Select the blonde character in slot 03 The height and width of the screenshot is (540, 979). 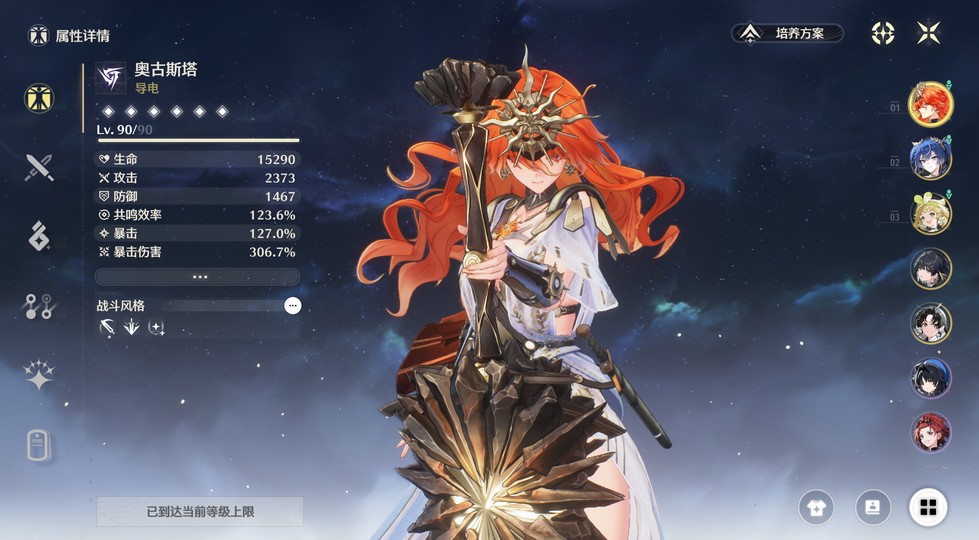click(931, 214)
